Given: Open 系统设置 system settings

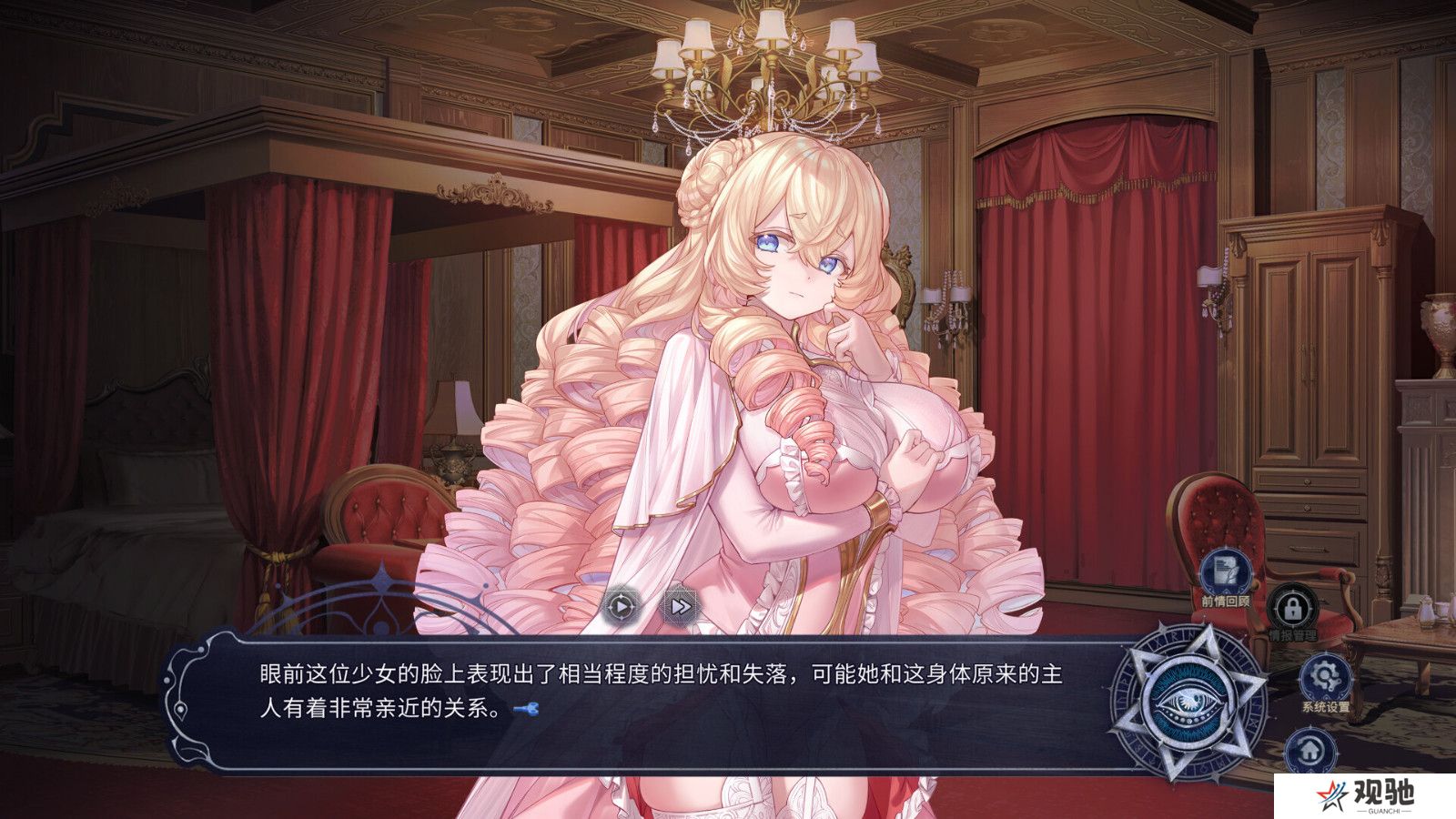Looking at the screenshot, I should click(1324, 678).
